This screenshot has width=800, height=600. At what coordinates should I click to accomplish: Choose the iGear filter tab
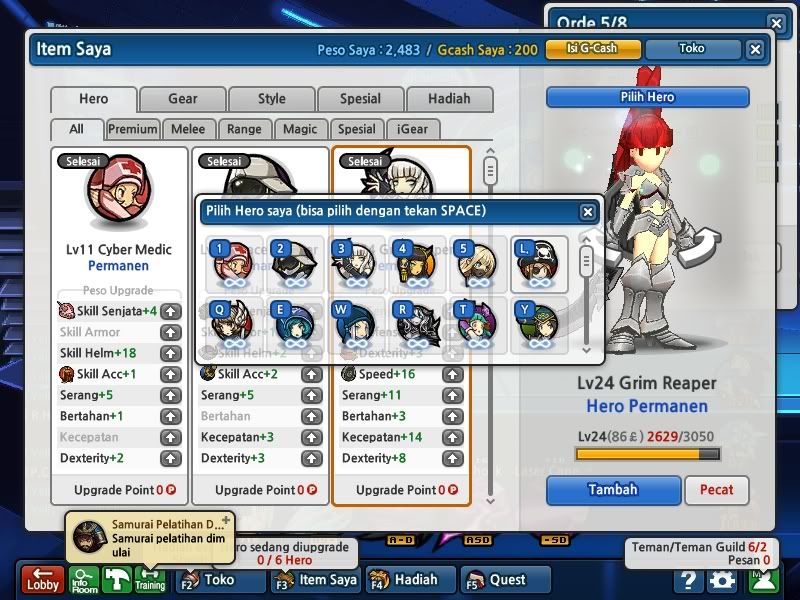tap(412, 129)
